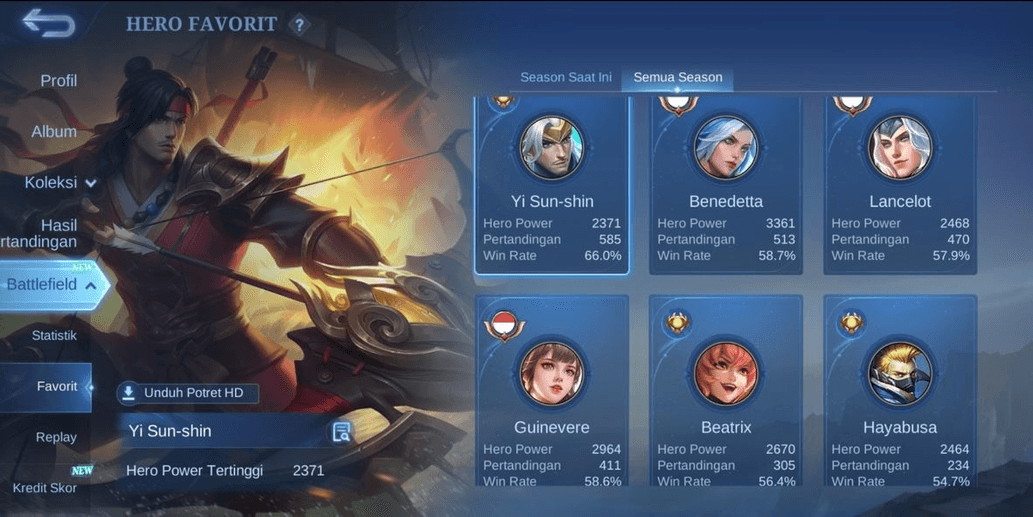Image resolution: width=1033 pixels, height=517 pixels.
Task: Open the Replay page
Action: click(56, 437)
